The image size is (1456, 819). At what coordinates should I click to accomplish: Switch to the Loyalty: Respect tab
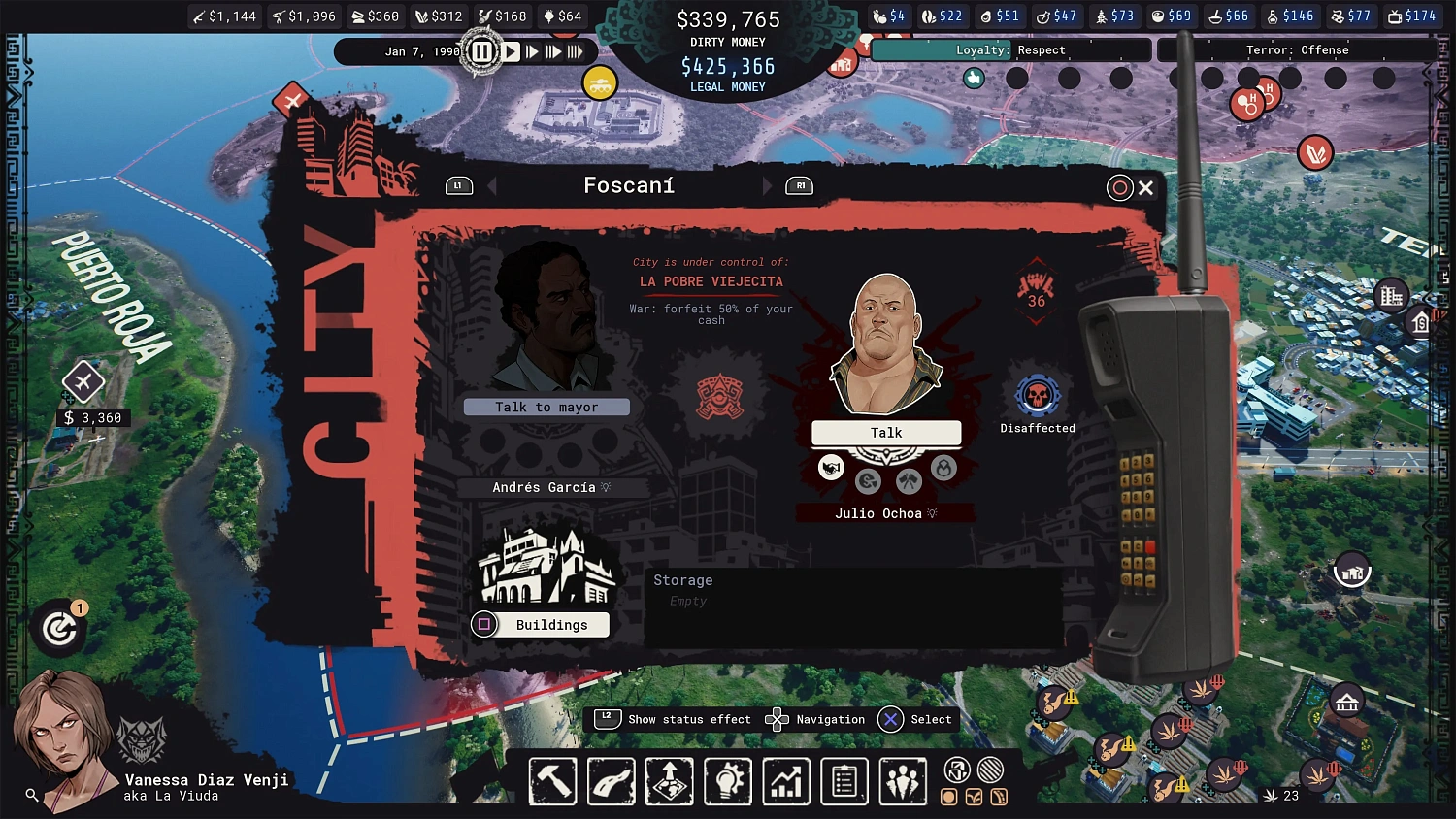(x=1009, y=49)
